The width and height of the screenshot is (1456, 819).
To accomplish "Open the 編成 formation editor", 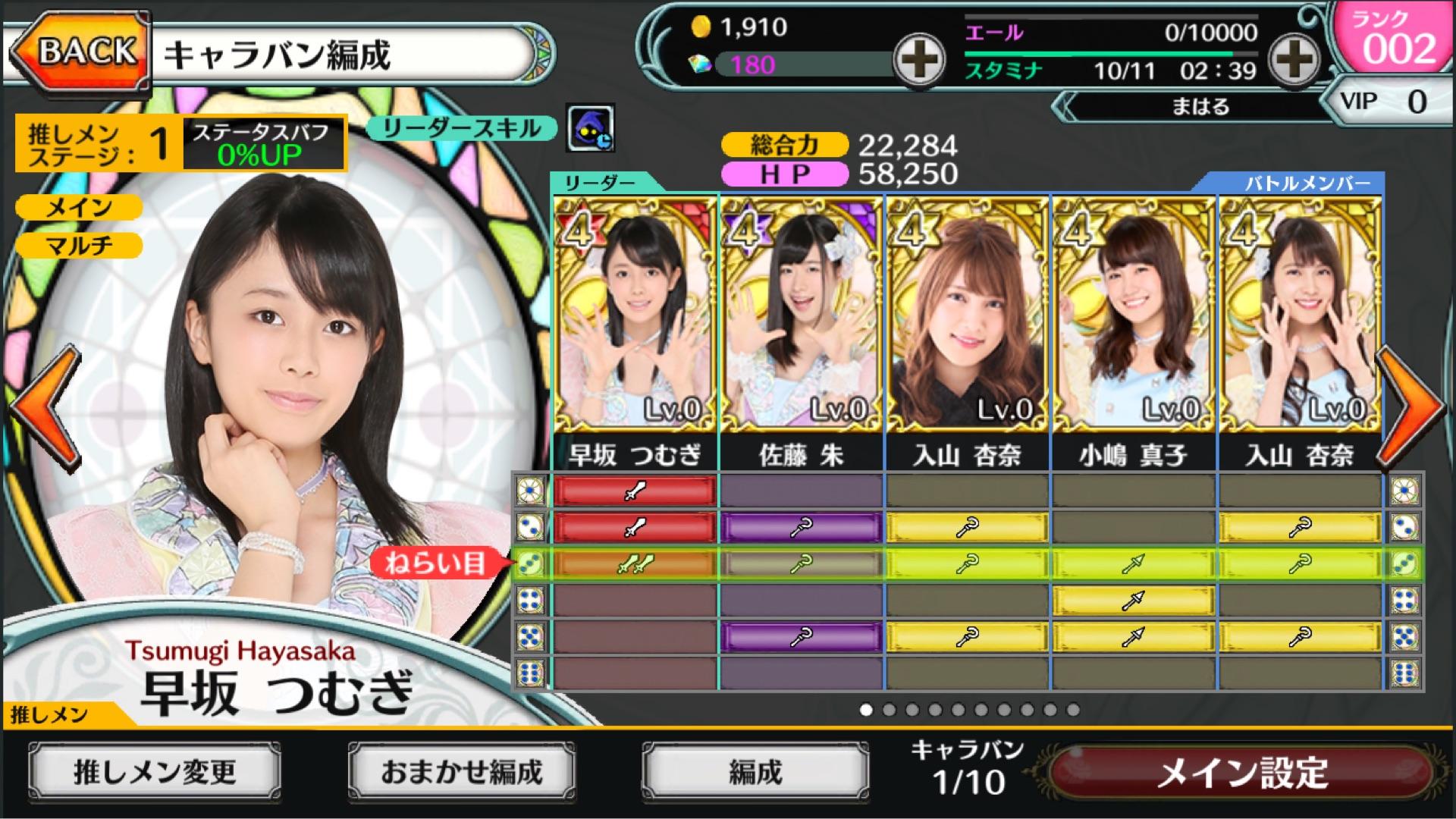I will (x=755, y=772).
